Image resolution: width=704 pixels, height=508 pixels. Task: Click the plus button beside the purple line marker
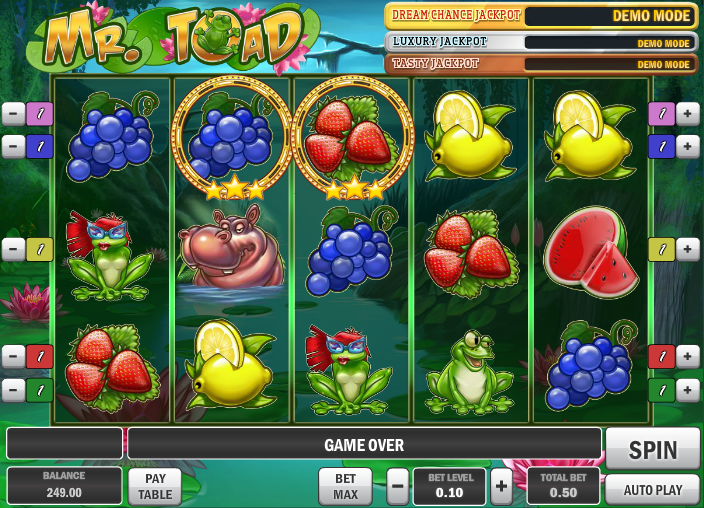[688, 114]
